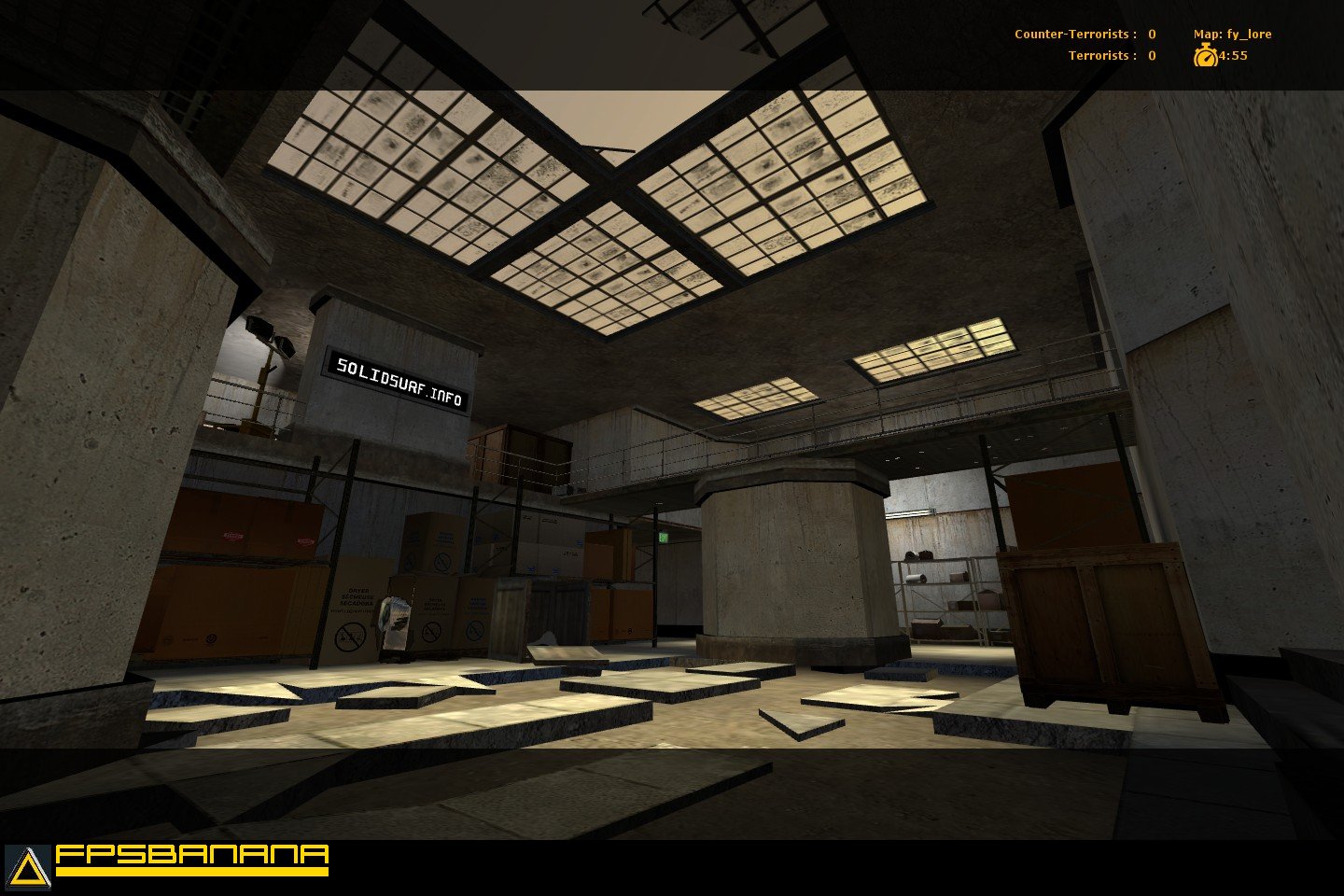Image resolution: width=1344 pixels, height=896 pixels.
Task: Open the SOLIDSURF.INFO marquee sign
Action: 399,378
